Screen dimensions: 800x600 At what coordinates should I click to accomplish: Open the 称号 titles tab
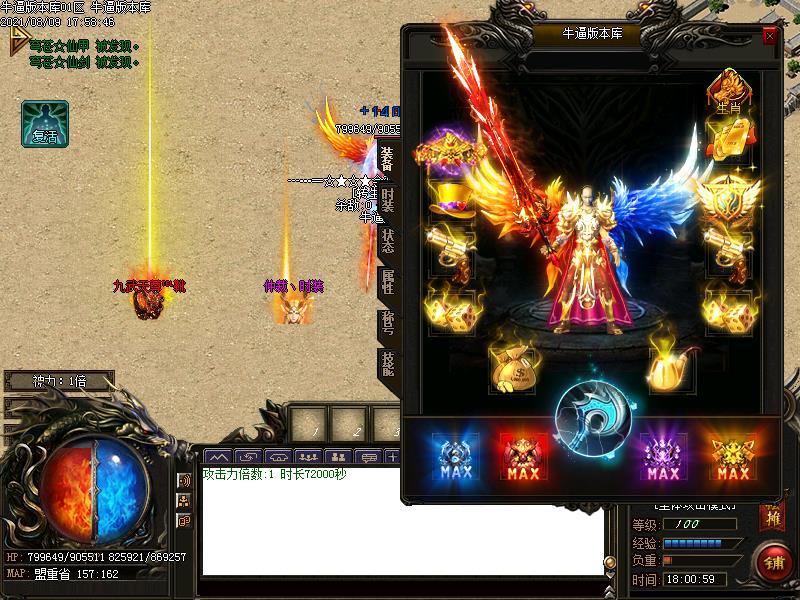[x=388, y=324]
